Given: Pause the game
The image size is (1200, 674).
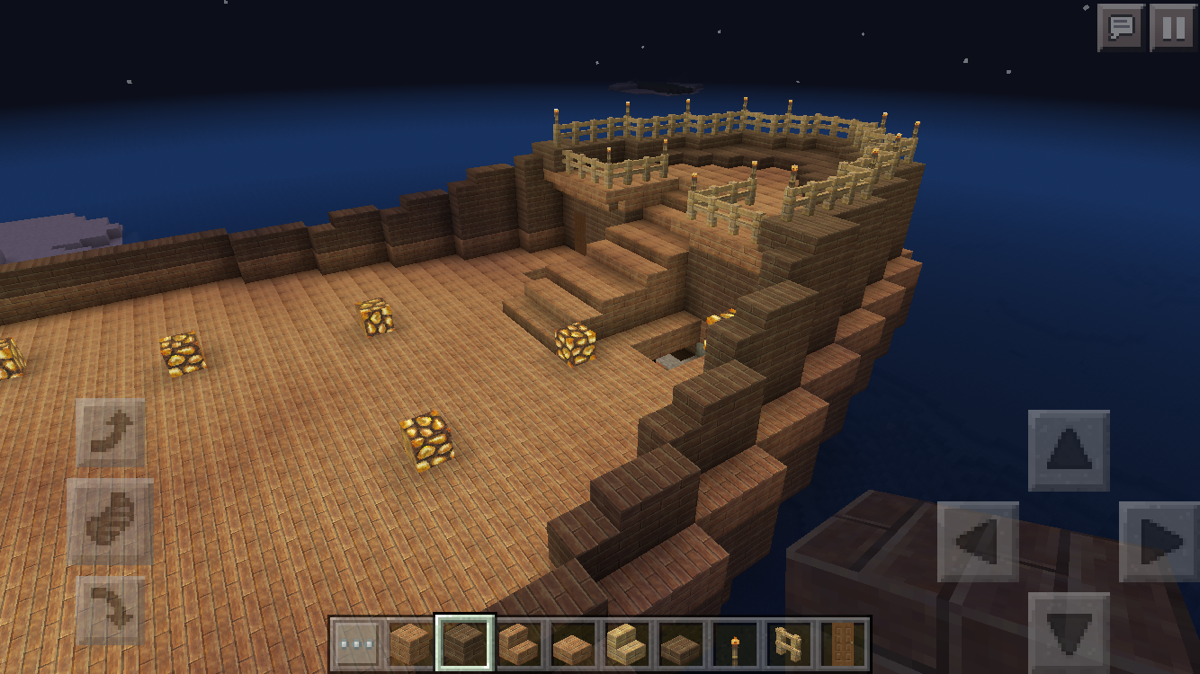Looking at the screenshot, I should pyautogui.click(x=1171, y=27).
